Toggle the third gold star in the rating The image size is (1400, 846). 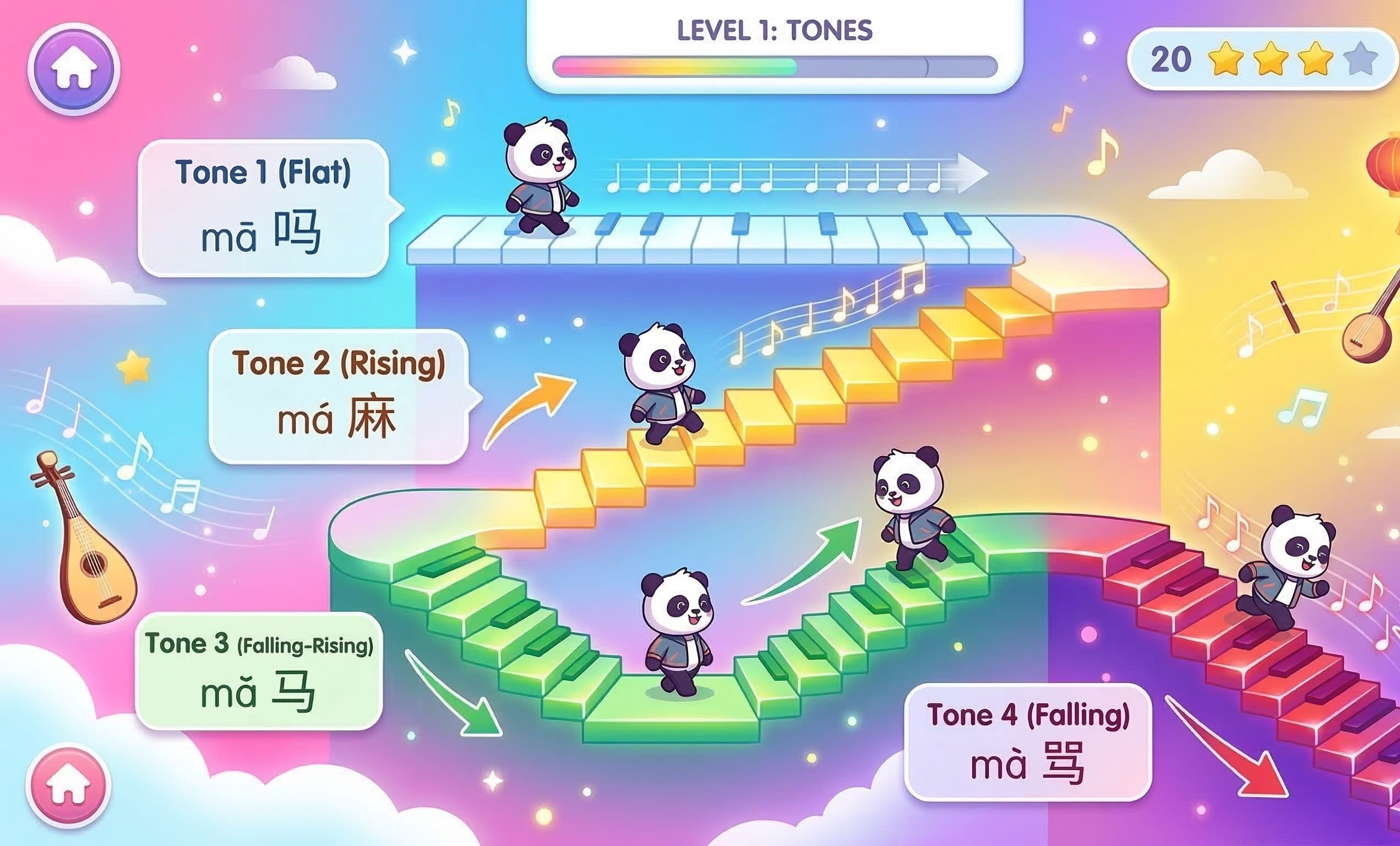(x=1315, y=59)
